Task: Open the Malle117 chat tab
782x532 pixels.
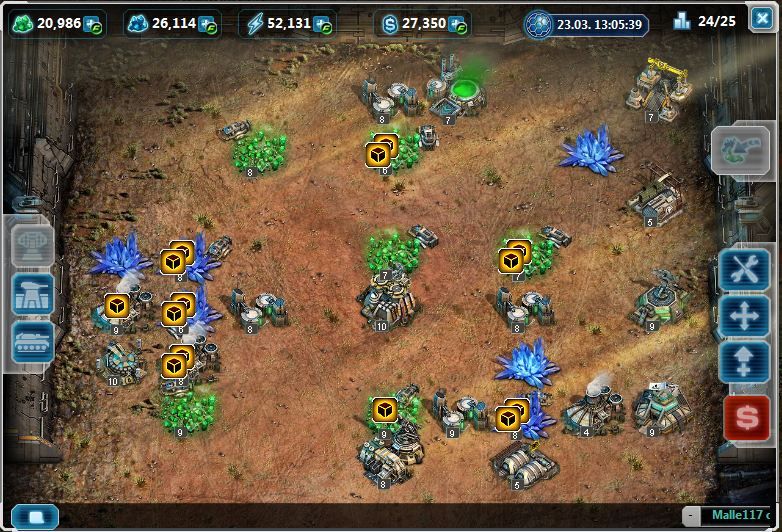Action: pyautogui.click(x=740, y=516)
